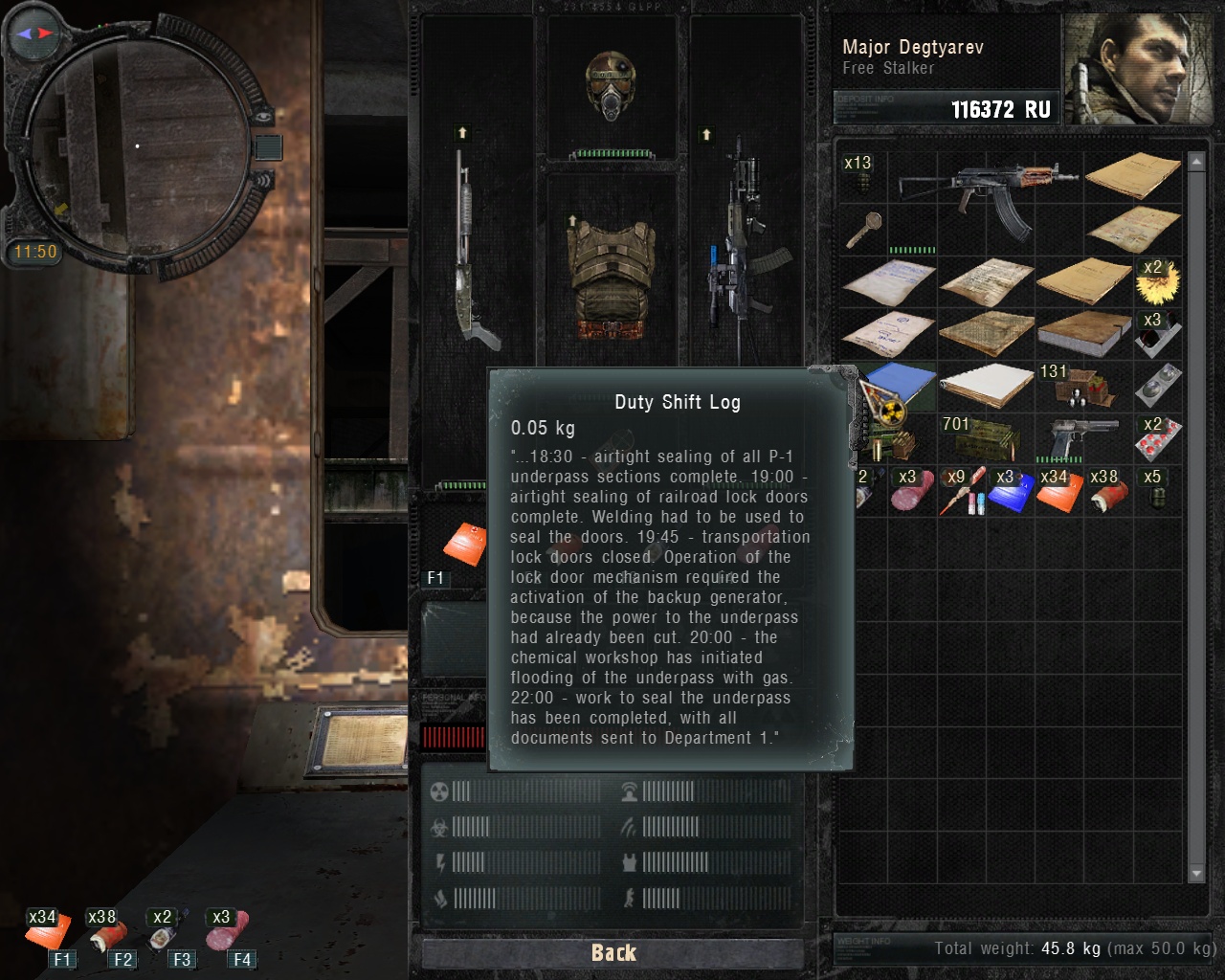Select the pistol in the backpack
The image size is (1225, 980).
[x=1084, y=437]
